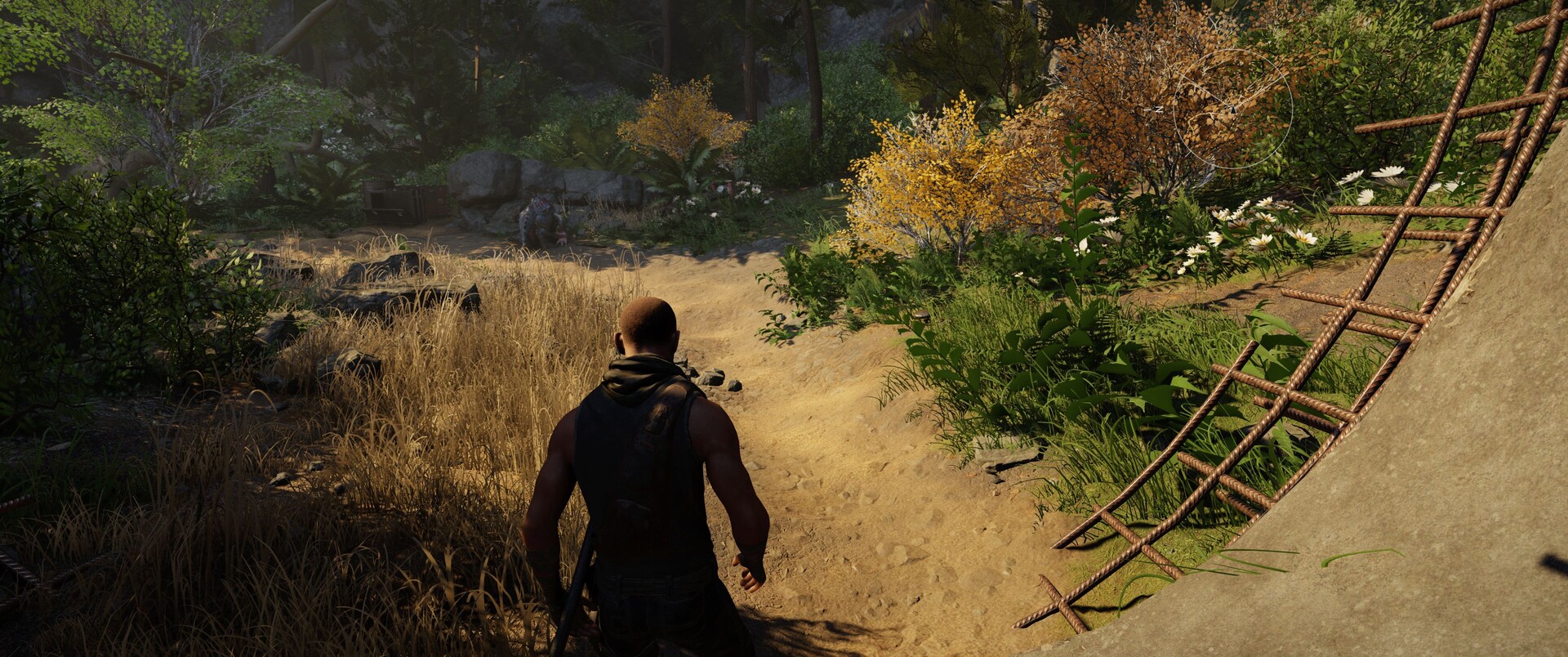Image resolution: width=1568 pixels, height=657 pixels.
Task: Open the circular compass minimap
Action: tap(1232, 109)
